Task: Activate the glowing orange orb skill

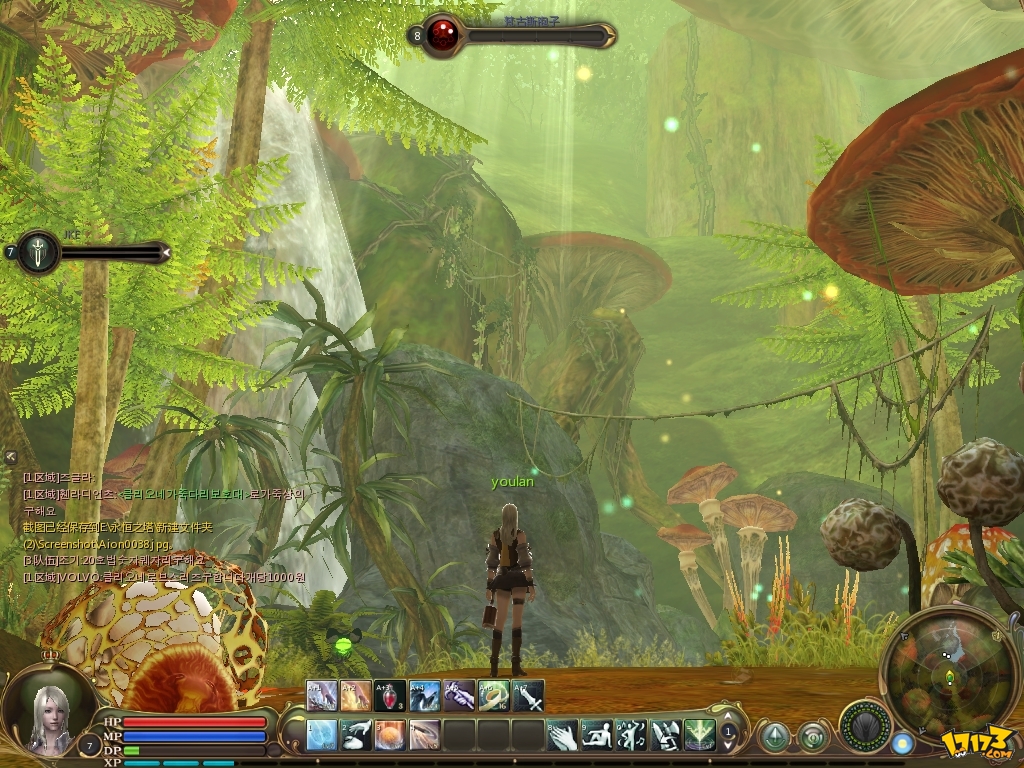Action: pyautogui.click(x=390, y=735)
